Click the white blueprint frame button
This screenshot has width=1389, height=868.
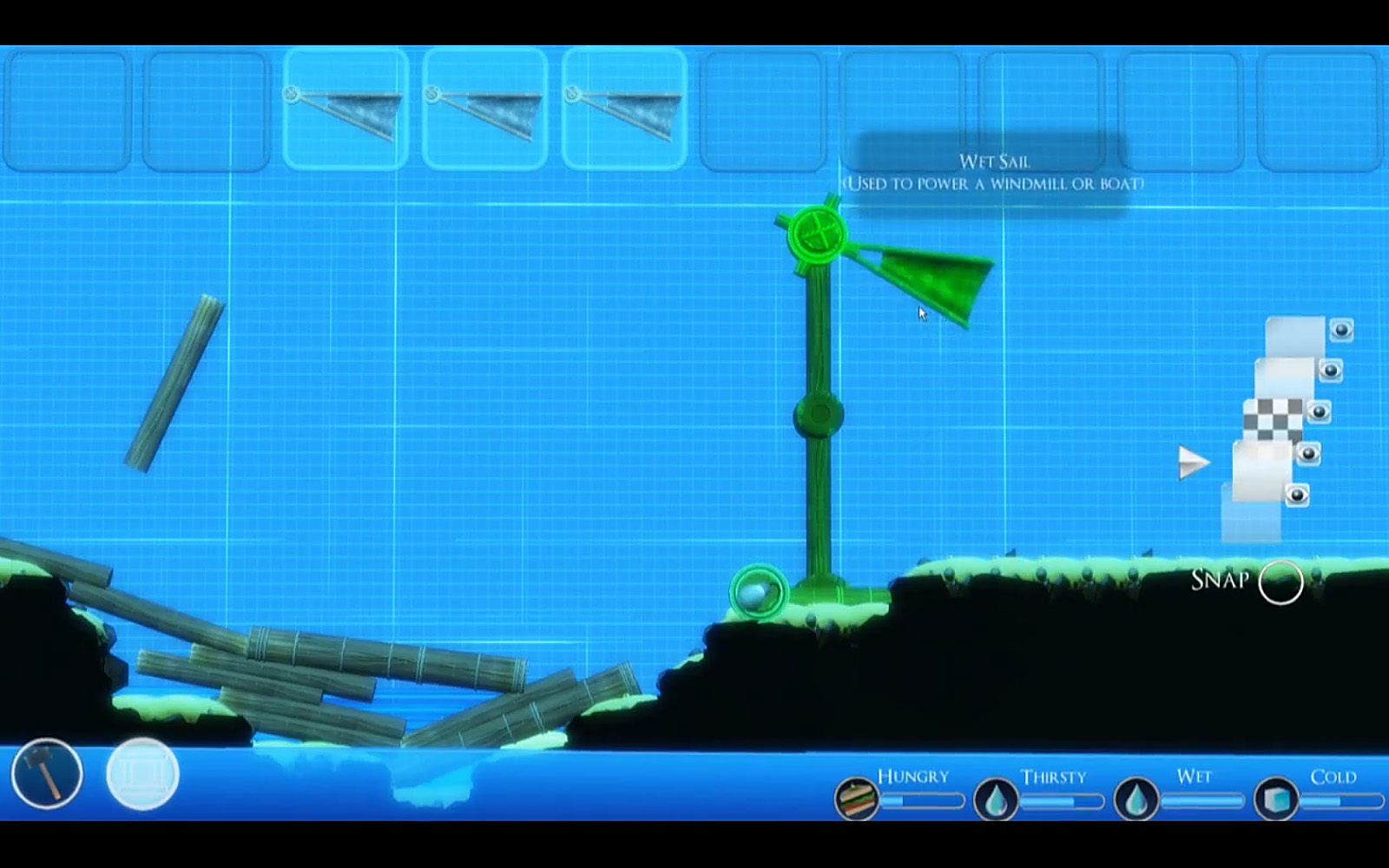tap(142, 773)
